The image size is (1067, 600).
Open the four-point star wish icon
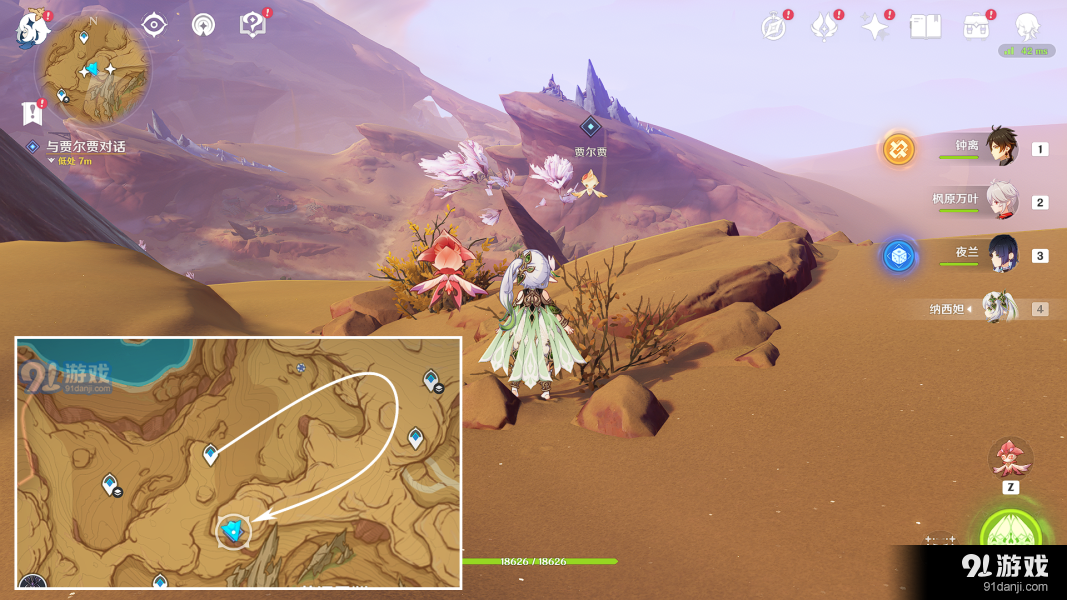pos(876,27)
